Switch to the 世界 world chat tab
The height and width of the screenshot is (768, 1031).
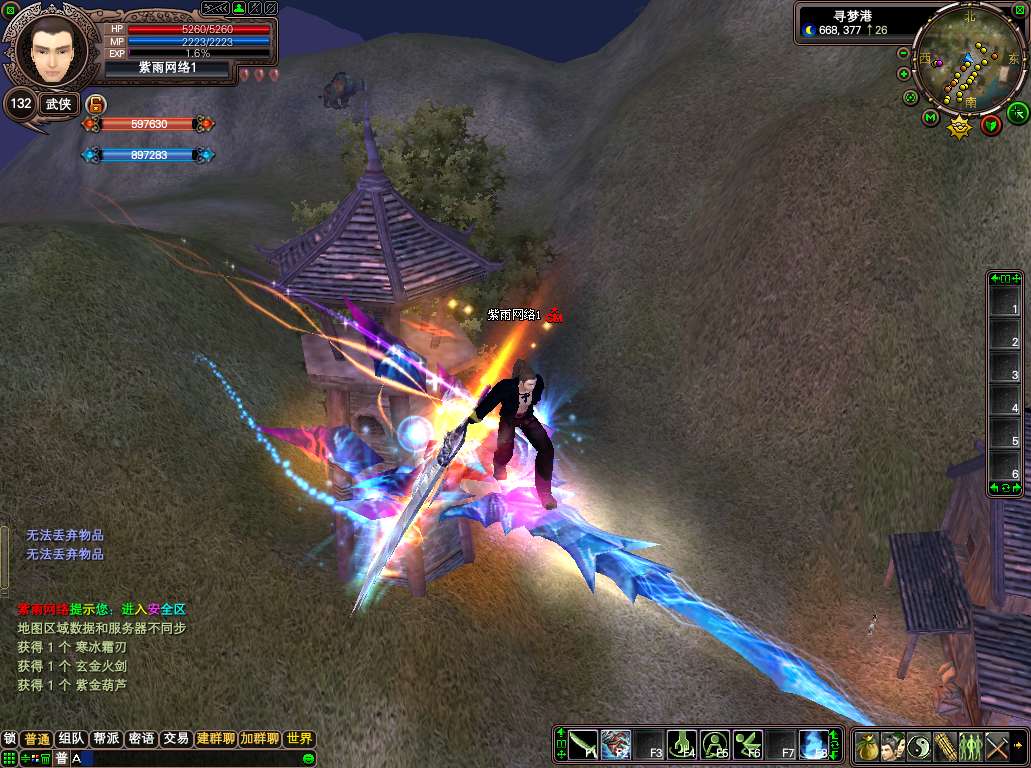click(299, 739)
